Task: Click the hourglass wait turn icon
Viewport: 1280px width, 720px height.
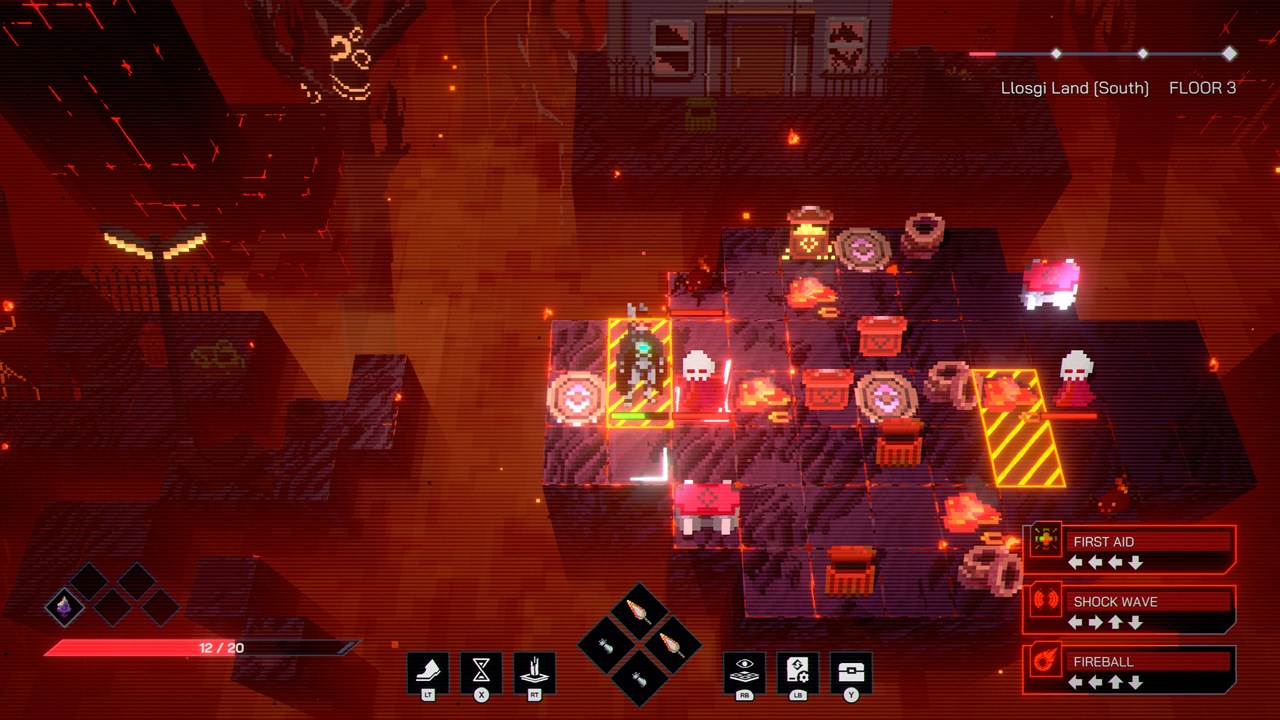Action: coord(481,671)
